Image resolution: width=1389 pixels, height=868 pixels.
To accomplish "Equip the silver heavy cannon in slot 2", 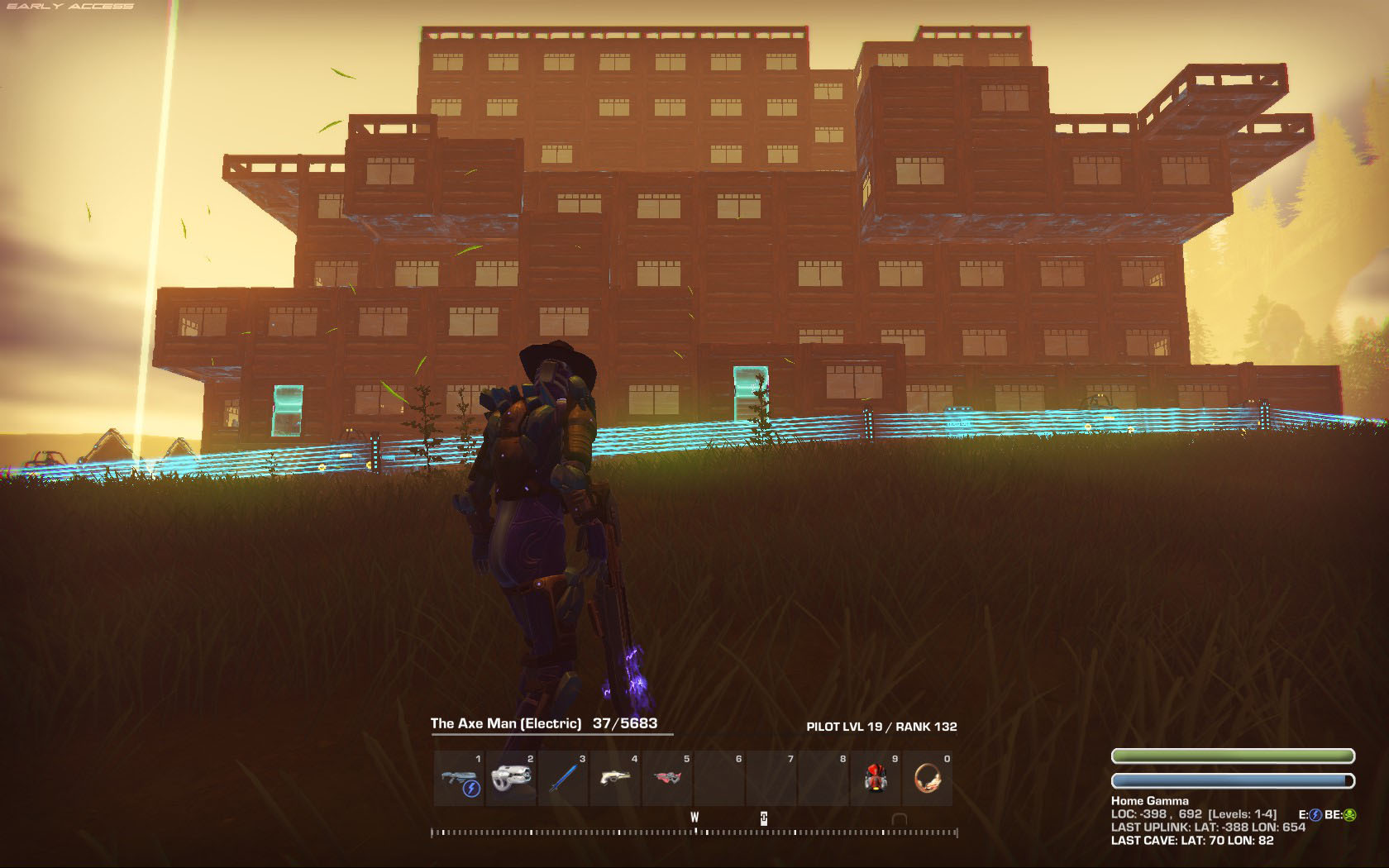I will coord(512,779).
